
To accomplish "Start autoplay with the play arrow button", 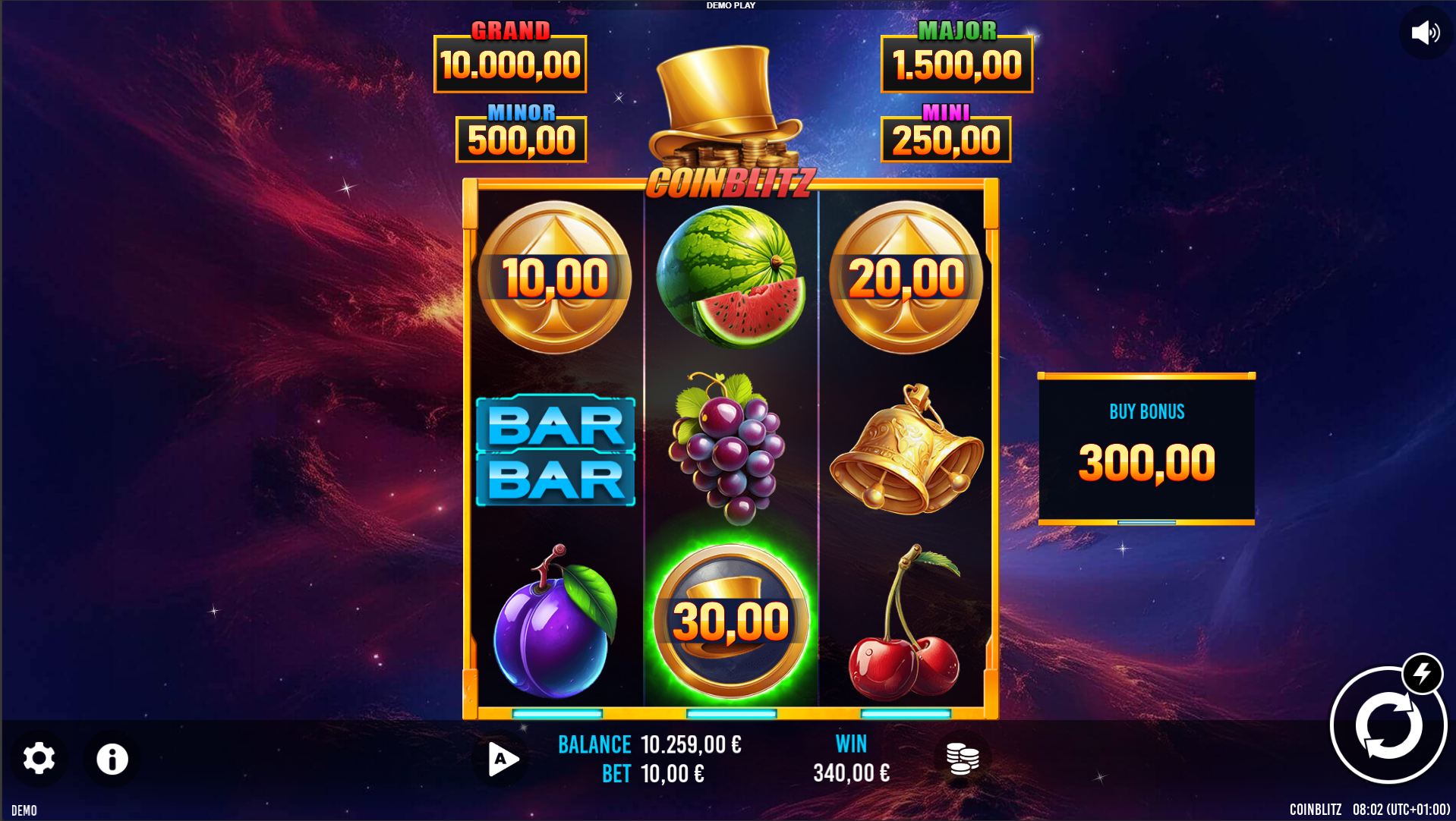I will coord(502,759).
